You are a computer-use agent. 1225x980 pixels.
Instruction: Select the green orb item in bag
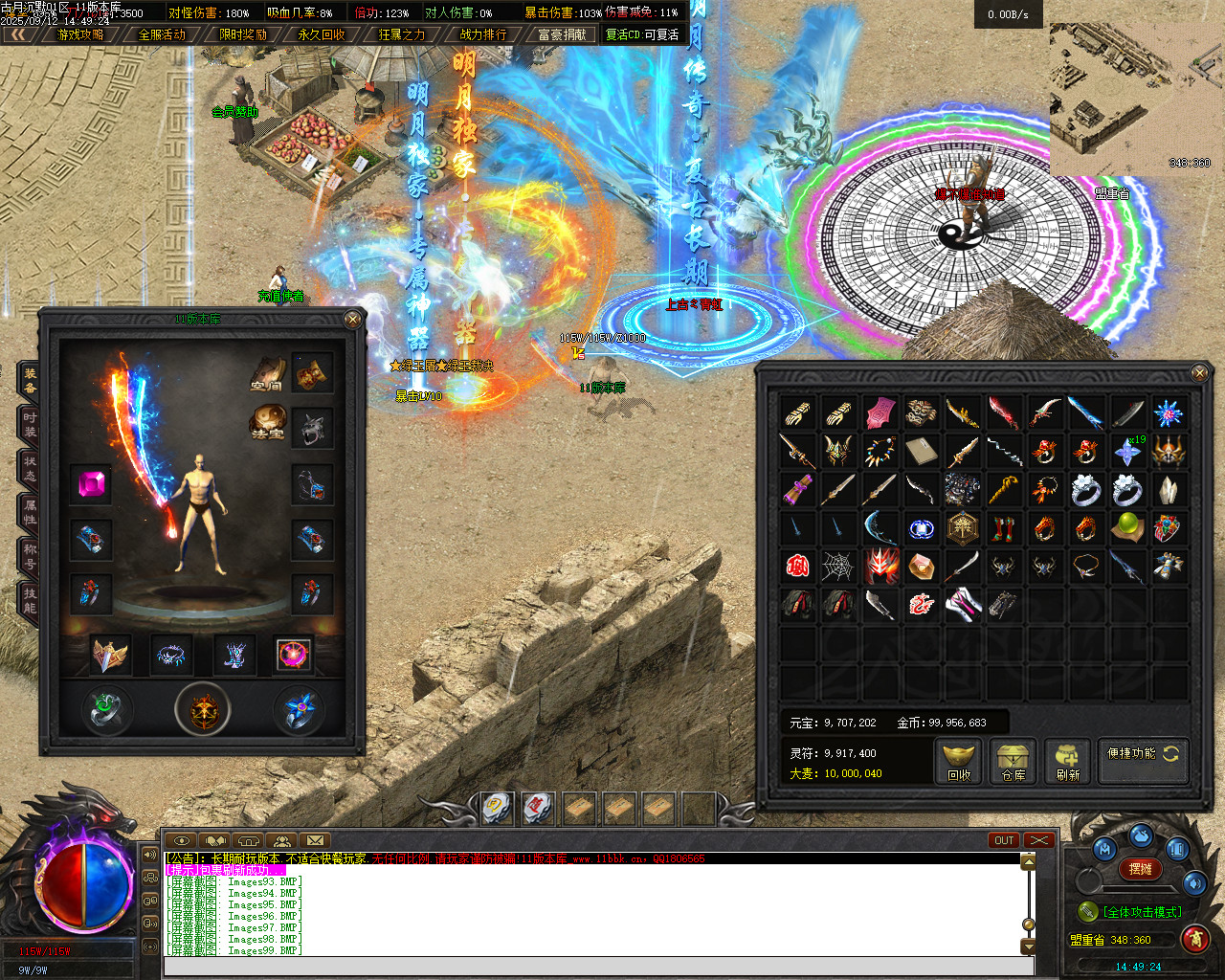(1127, 527)
